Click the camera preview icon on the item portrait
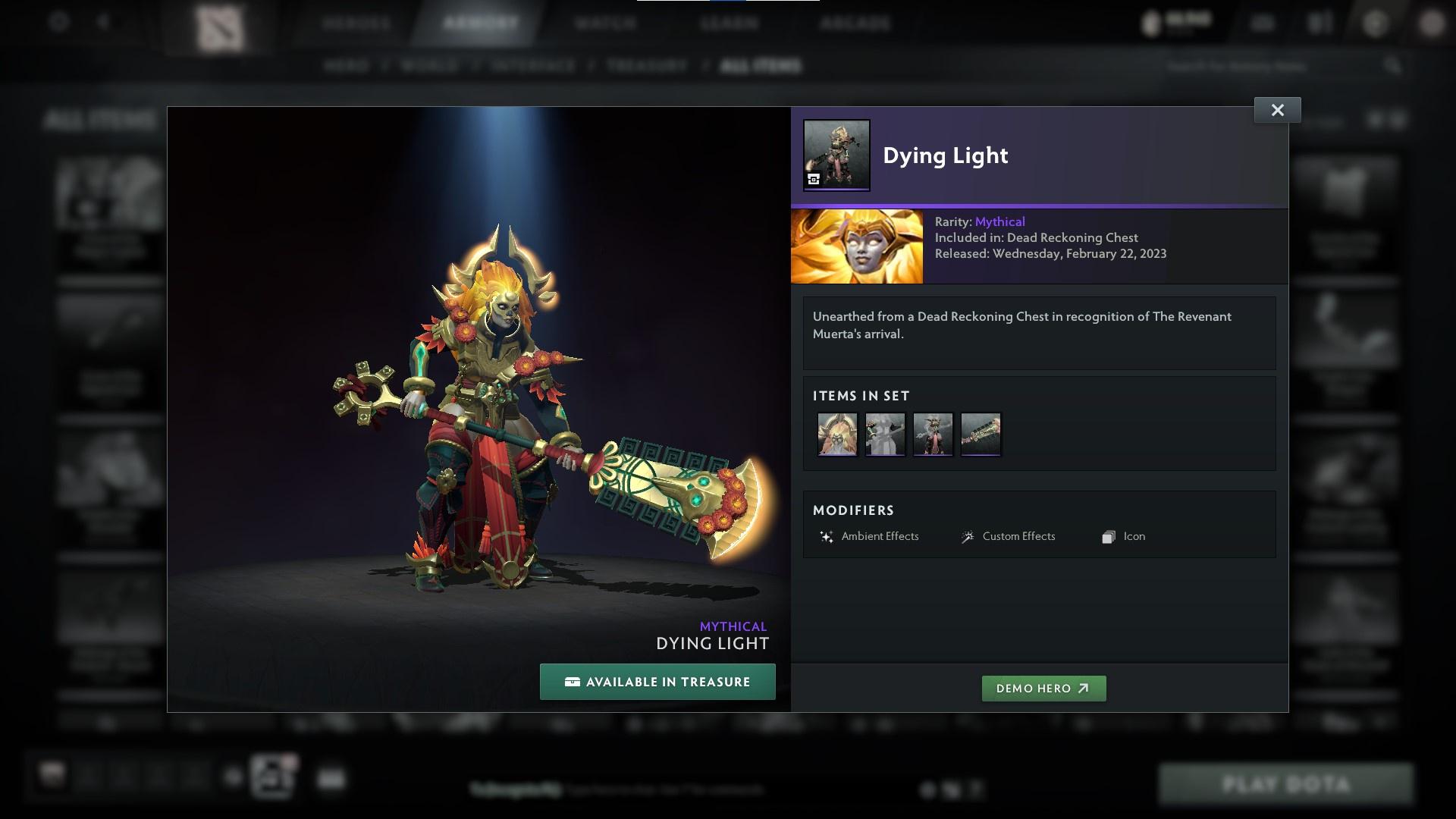Screen dimensions: 1456x819 pos(813,180)
